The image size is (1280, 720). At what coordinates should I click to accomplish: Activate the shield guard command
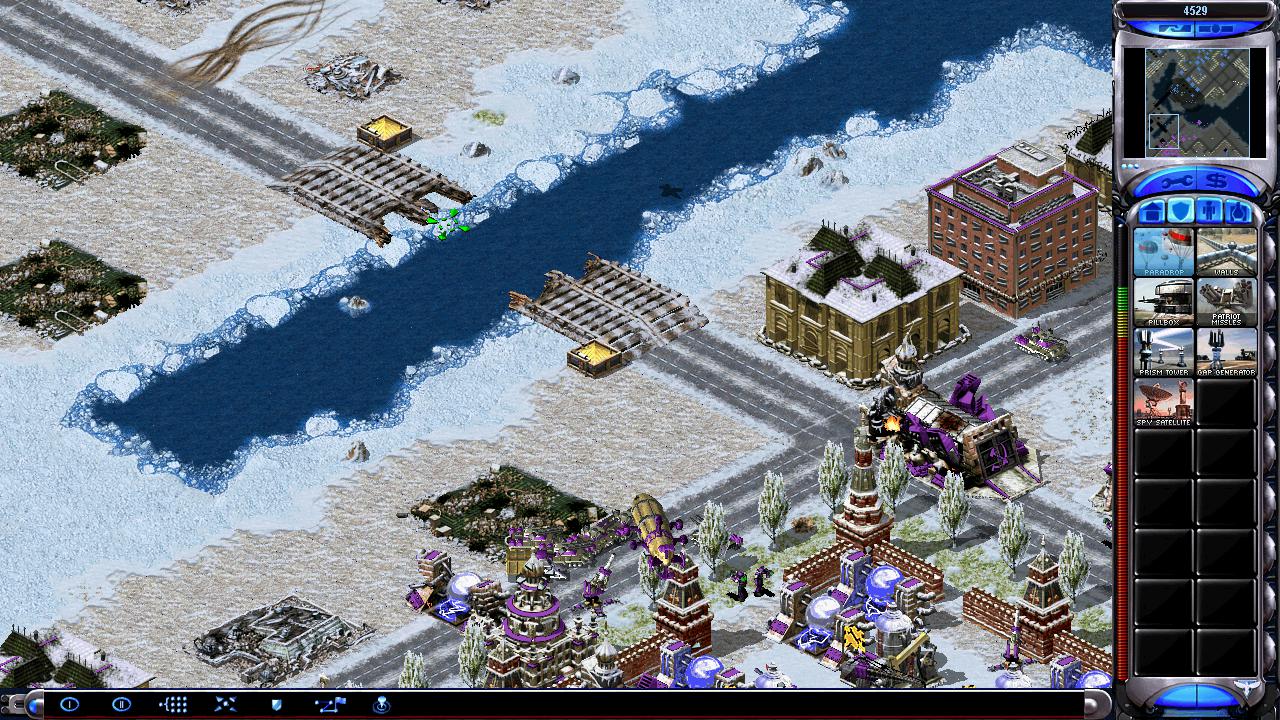point(277,704)
